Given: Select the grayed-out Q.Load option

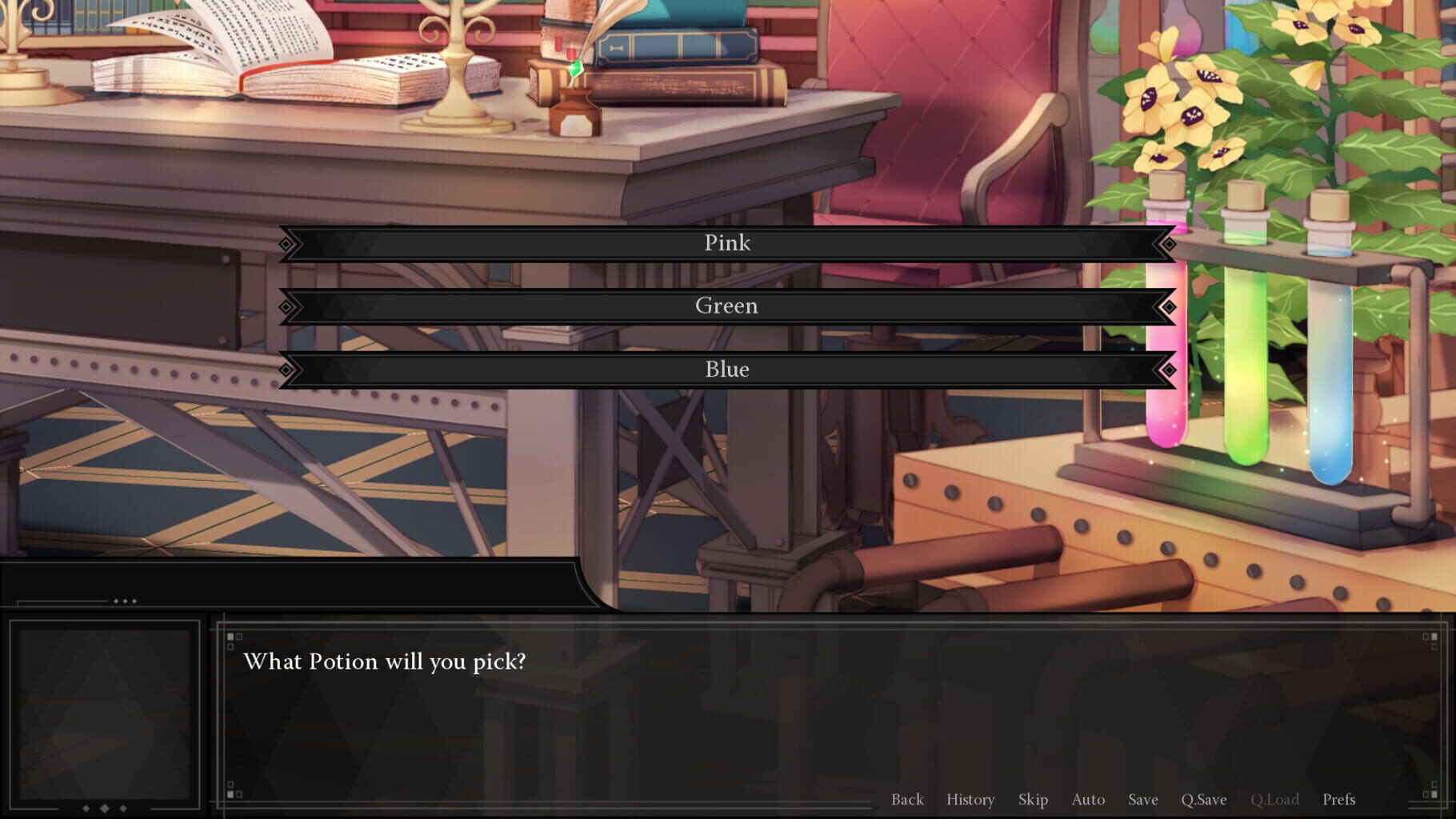Looking at the screenshot, I should coord(1276,799).
